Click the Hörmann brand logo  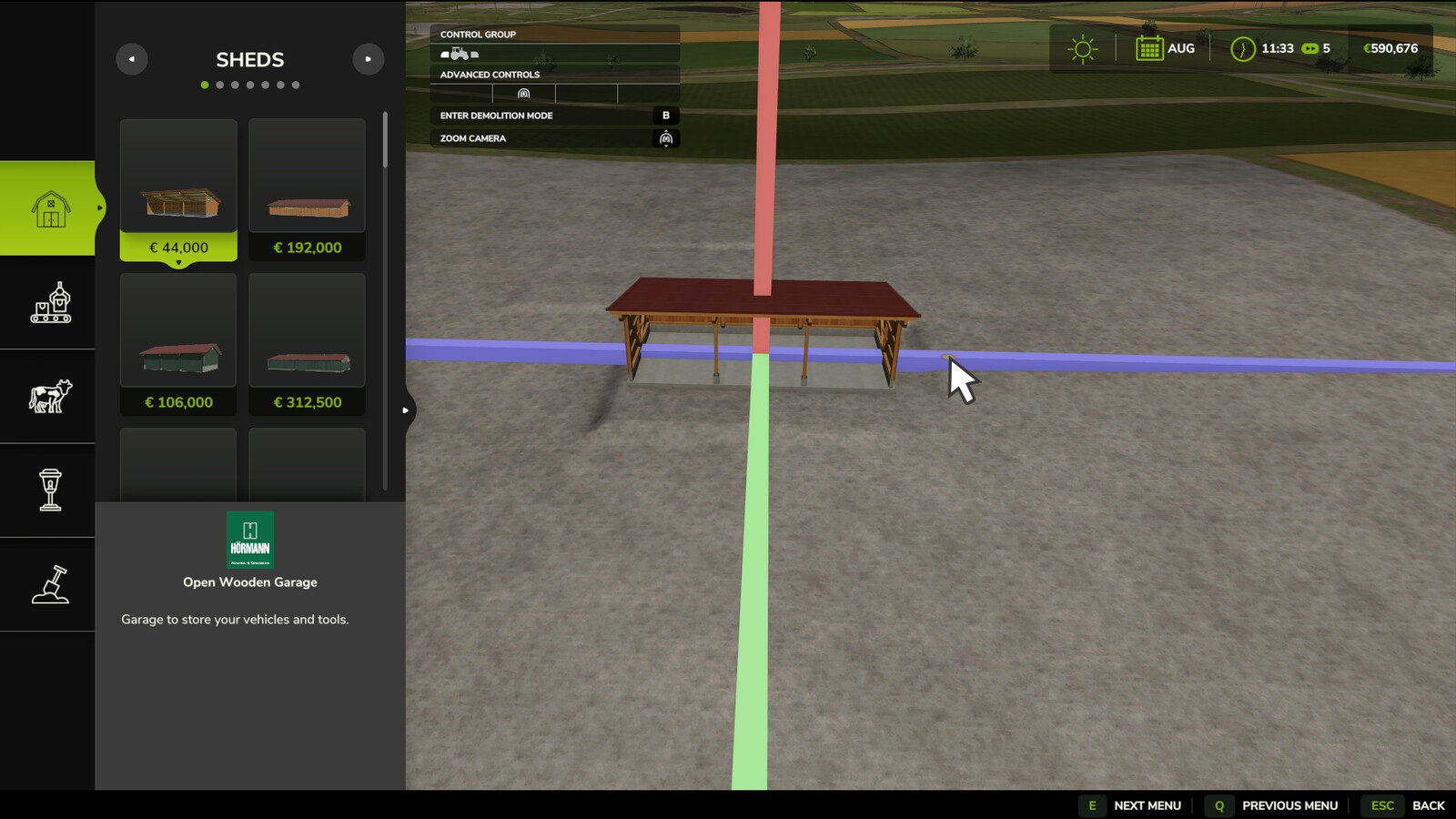pyautogui.click(x=249, y=539)
